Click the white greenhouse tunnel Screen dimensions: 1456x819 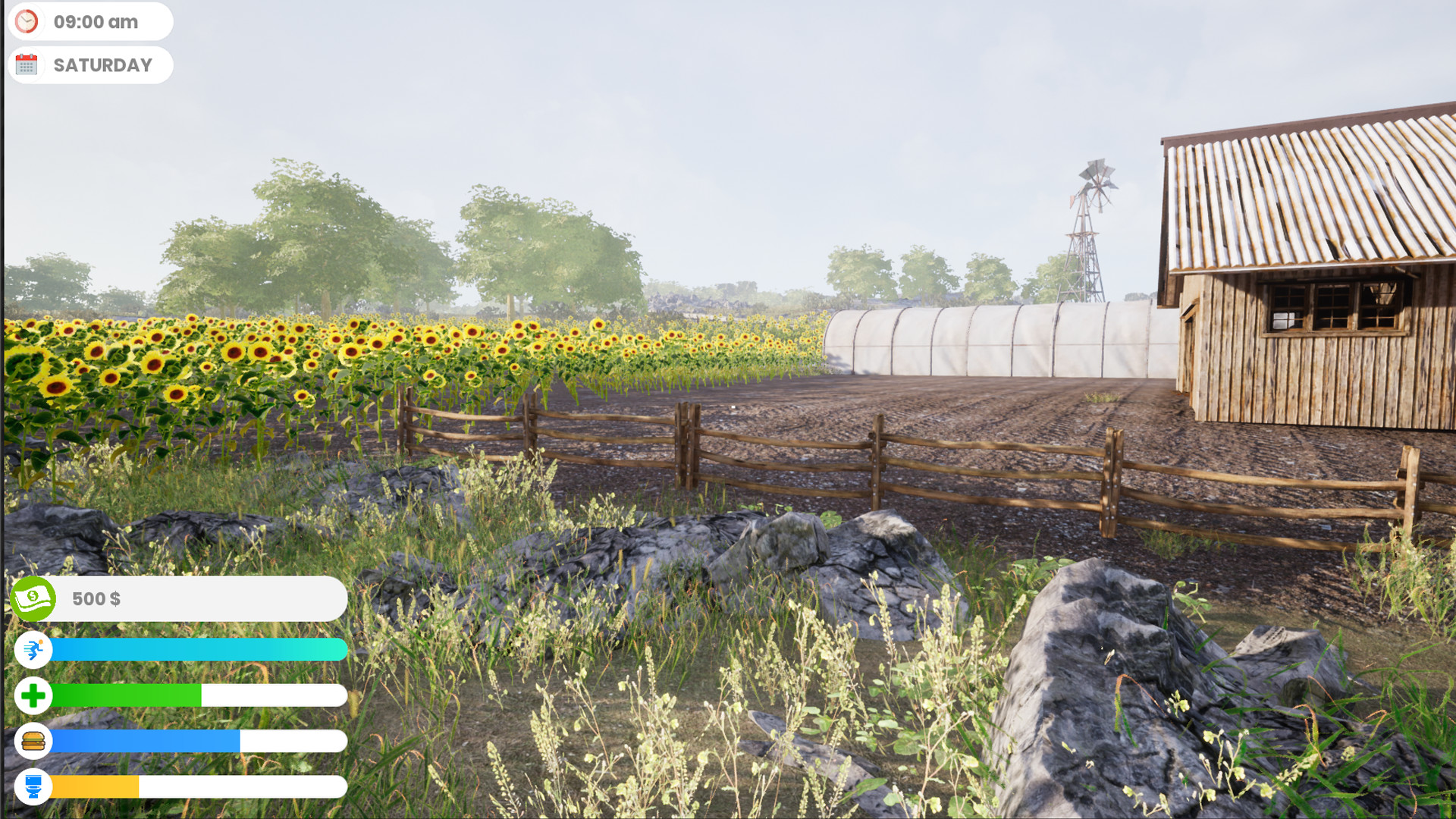coord(986,341)
